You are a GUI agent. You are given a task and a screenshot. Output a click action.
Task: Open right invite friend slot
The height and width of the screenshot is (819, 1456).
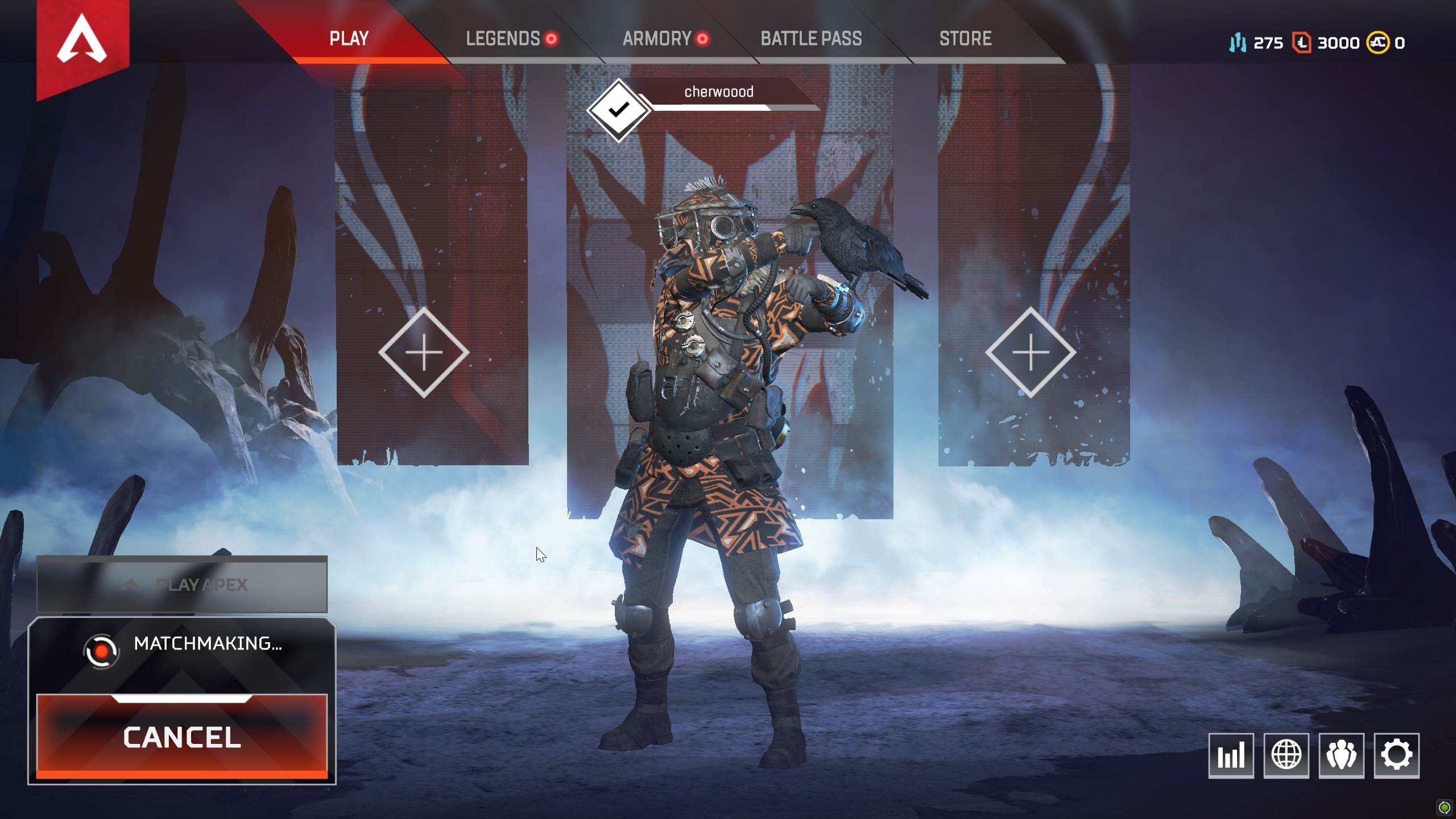1031,353
